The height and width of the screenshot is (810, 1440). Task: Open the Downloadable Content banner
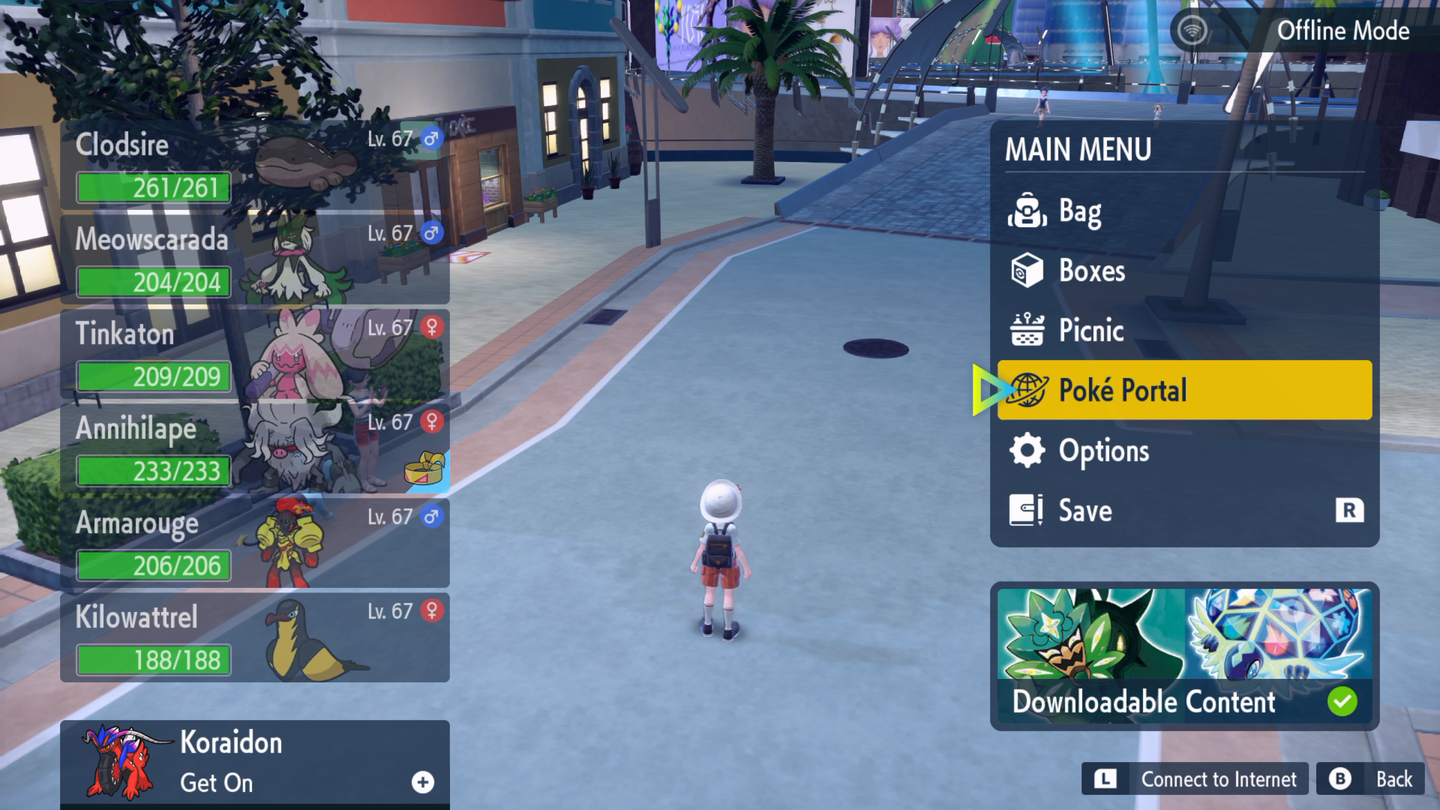pos(1184,656)
